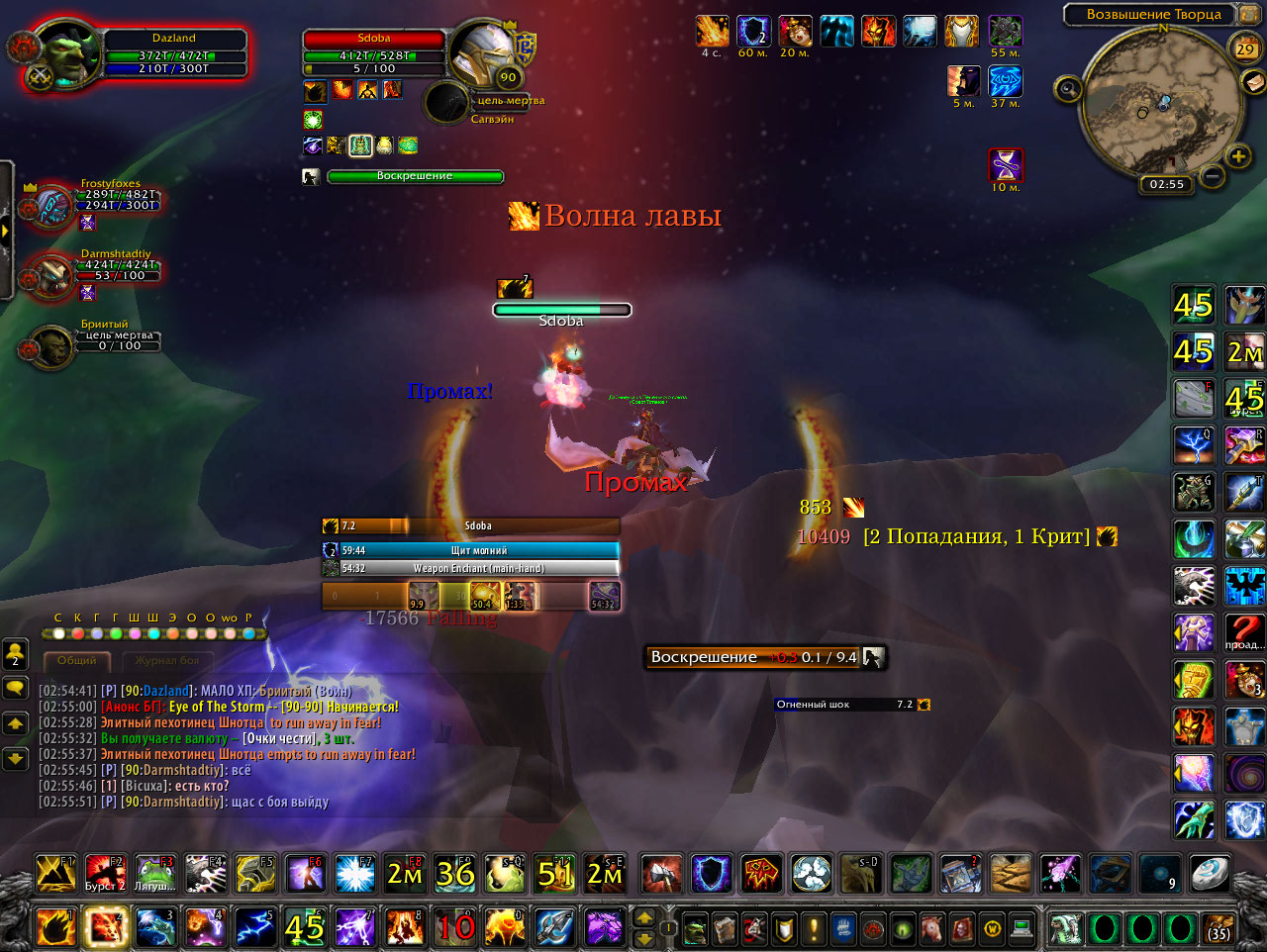The width and height of the screenshot is (1267, 952).
Task: Click the mail envelope icon by minimap
Action: tap(1254, 81)
